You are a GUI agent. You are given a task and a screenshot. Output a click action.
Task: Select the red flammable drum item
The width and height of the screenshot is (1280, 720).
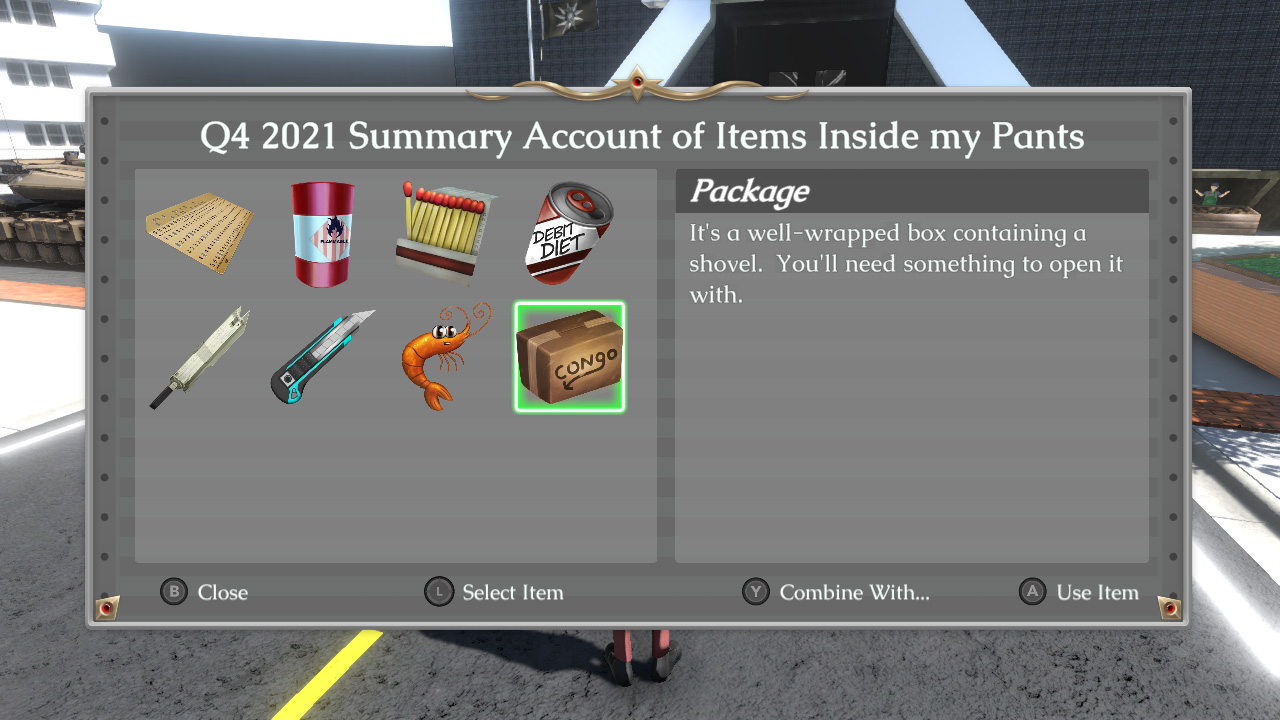(x=322, y=233)
